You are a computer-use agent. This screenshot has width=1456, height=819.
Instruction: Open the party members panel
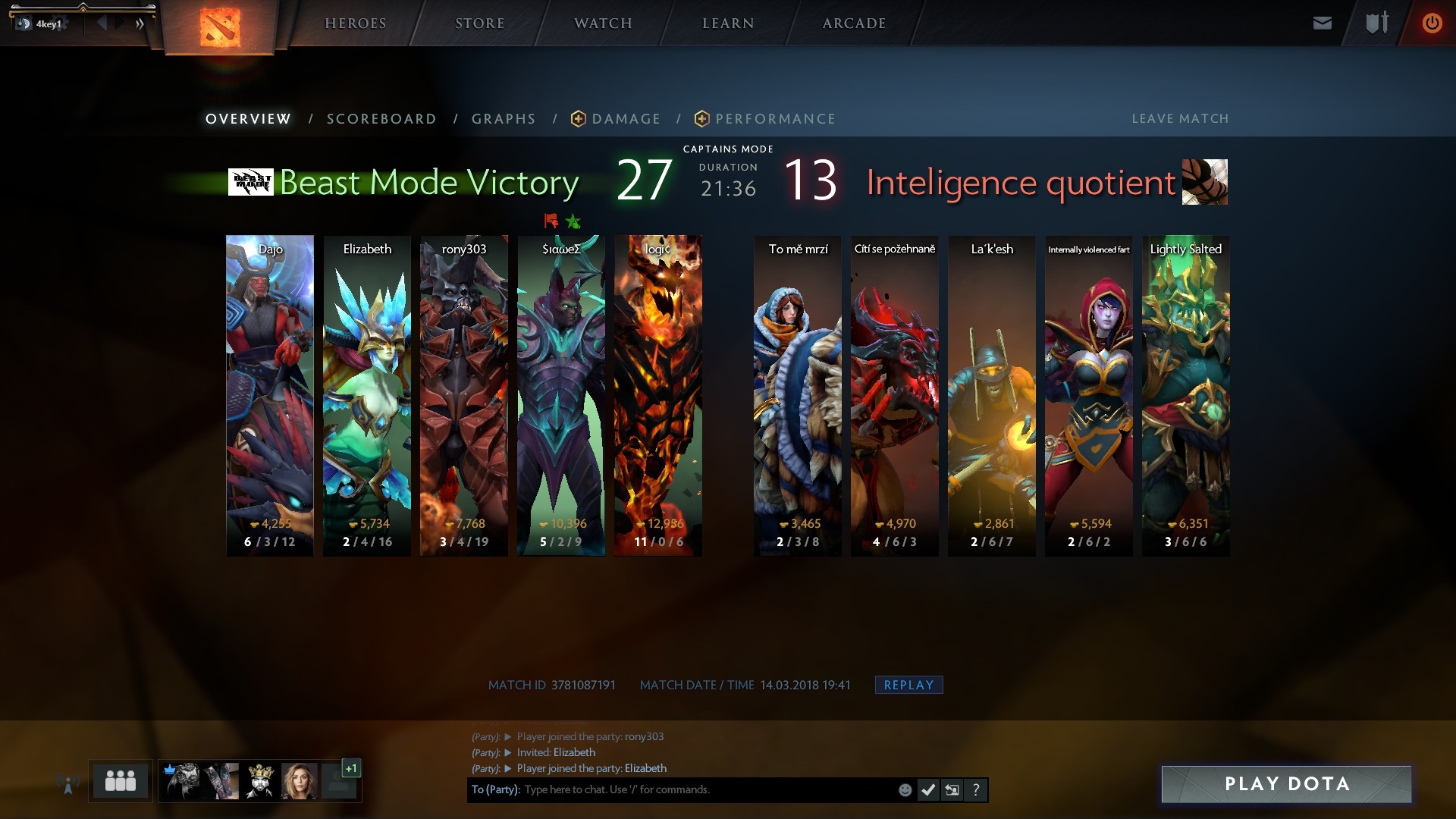click(x=121, y=780)
